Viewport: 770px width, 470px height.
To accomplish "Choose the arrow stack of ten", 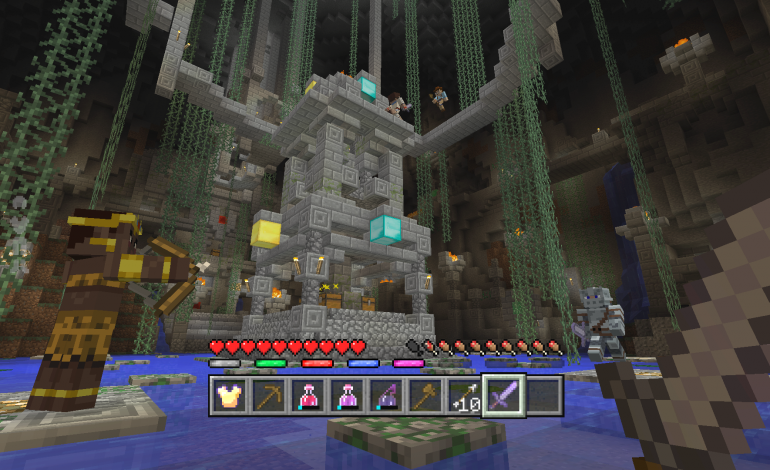I will (x=463, y=396).
